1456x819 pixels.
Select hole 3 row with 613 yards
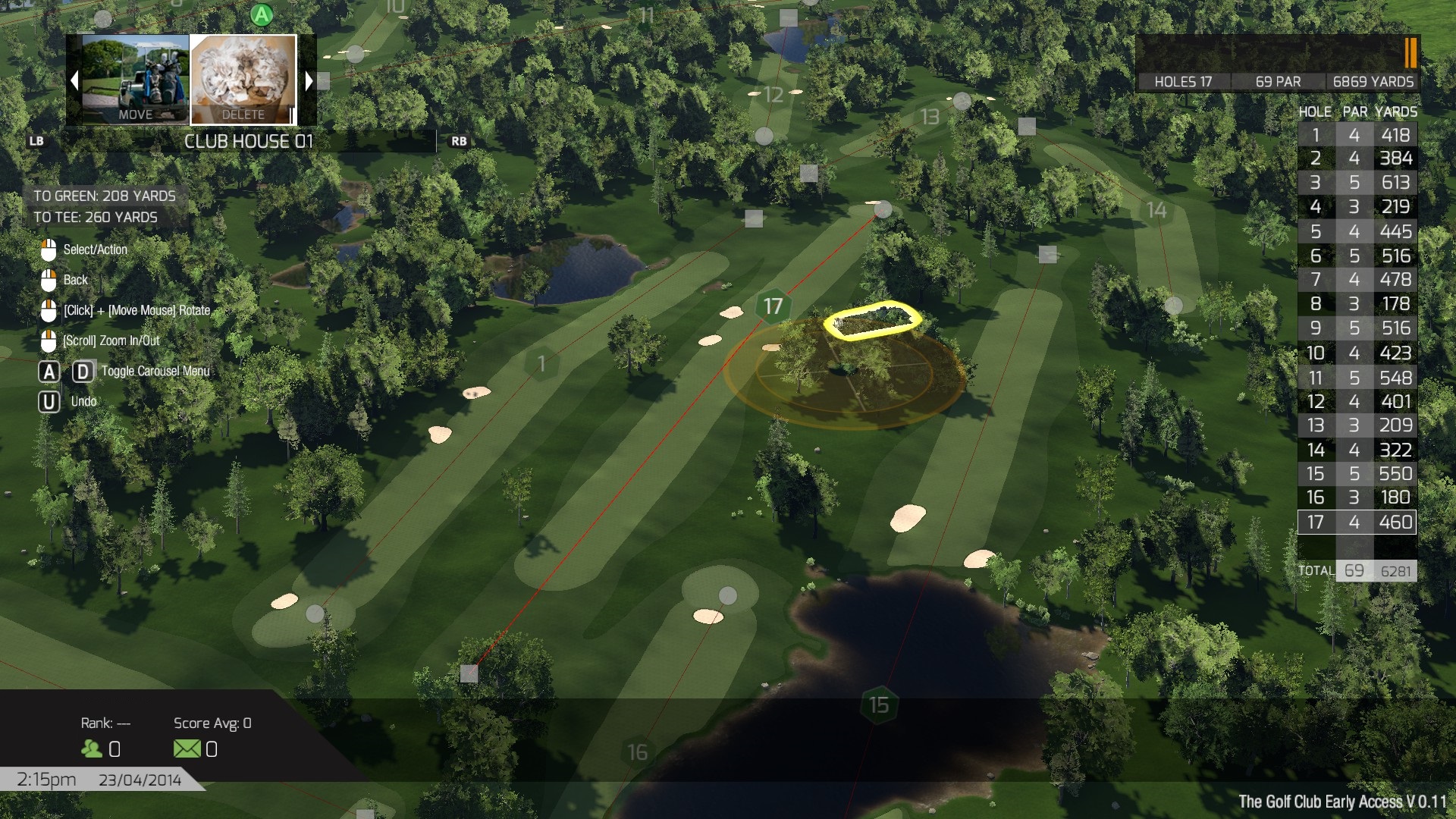tap(1357, 183)
